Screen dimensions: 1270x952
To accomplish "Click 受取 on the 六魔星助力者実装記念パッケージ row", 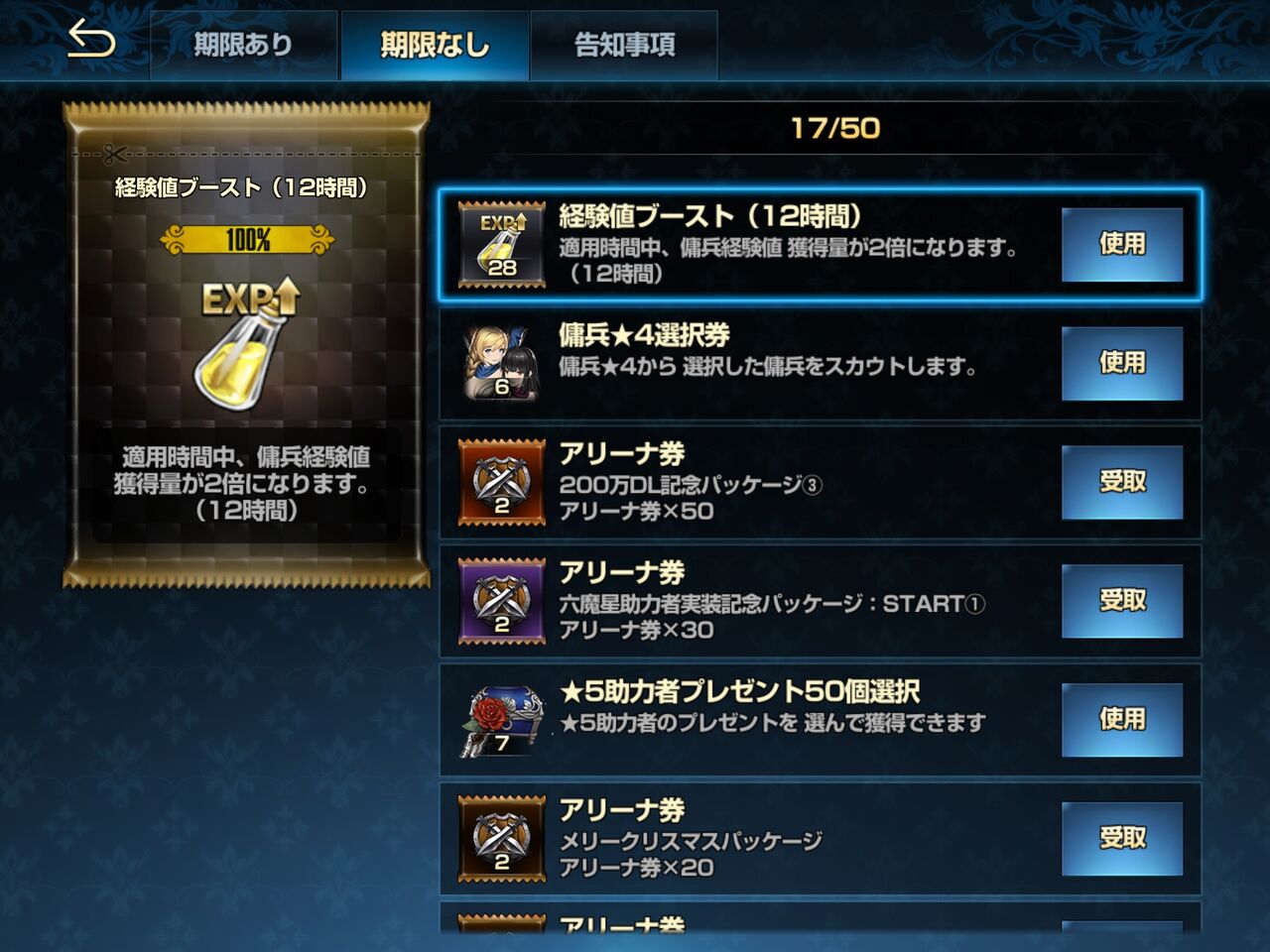I will pos(1121,600).
